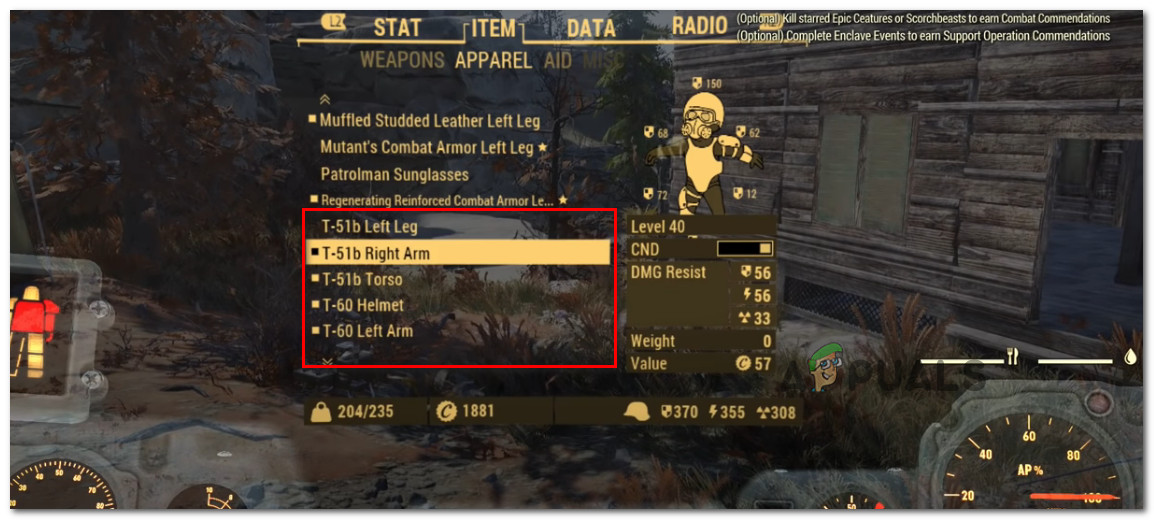Select the T-51b Right Arm row
This screenshot has width=1154, height=520.
click(x=376, y=253)
